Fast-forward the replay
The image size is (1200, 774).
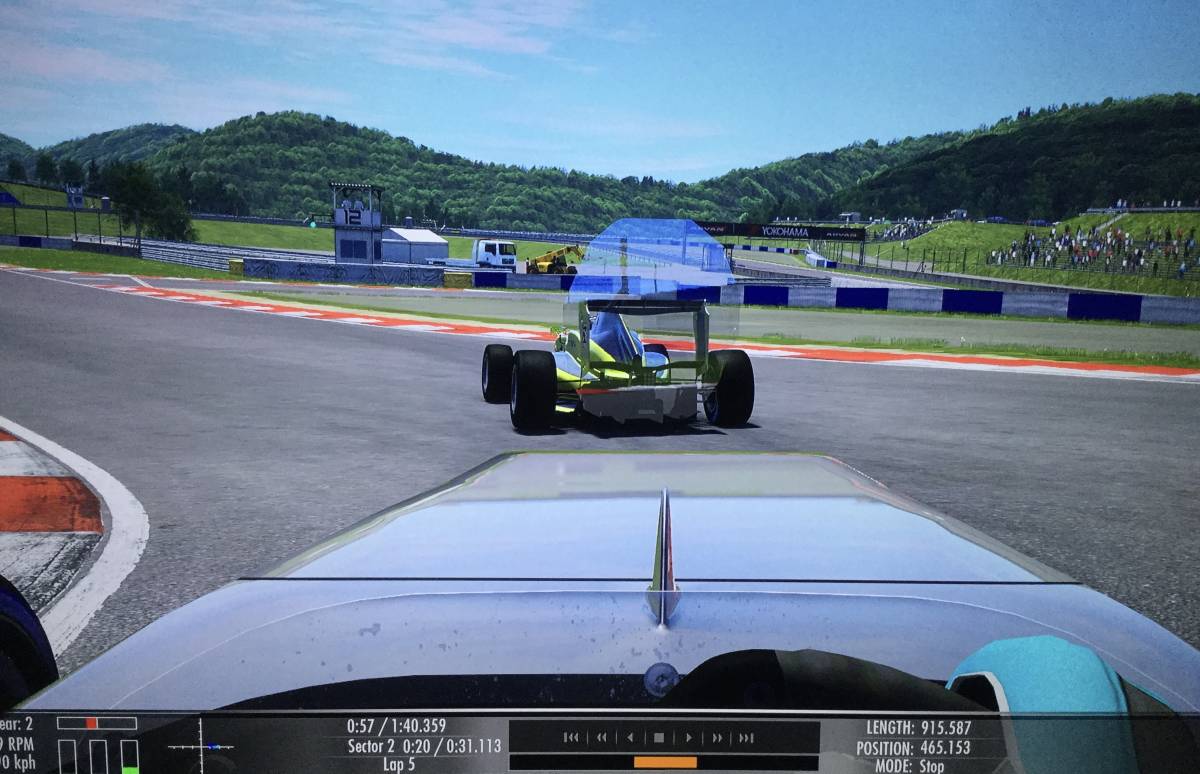tap(717, 738)
